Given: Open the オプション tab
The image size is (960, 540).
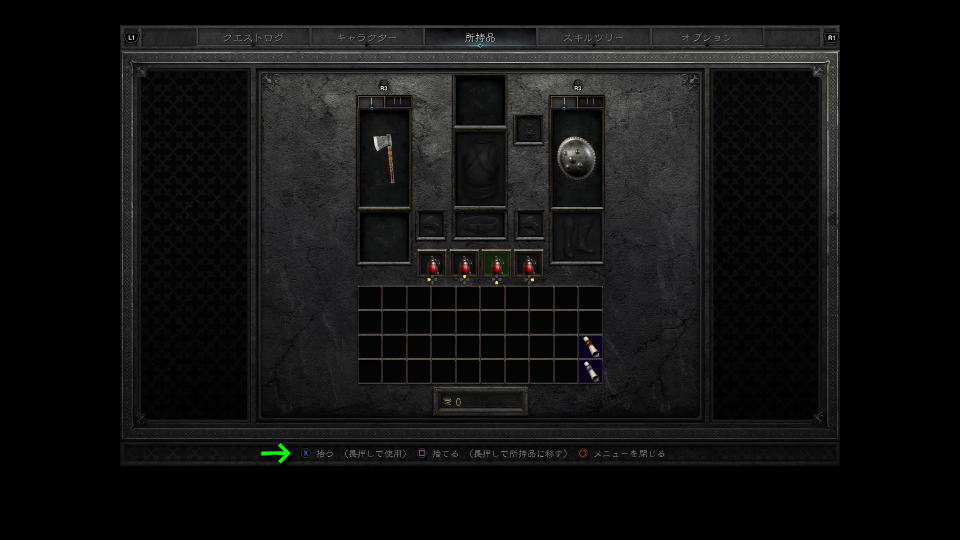Looking at the screenshot, I should (x=706, y=38).
